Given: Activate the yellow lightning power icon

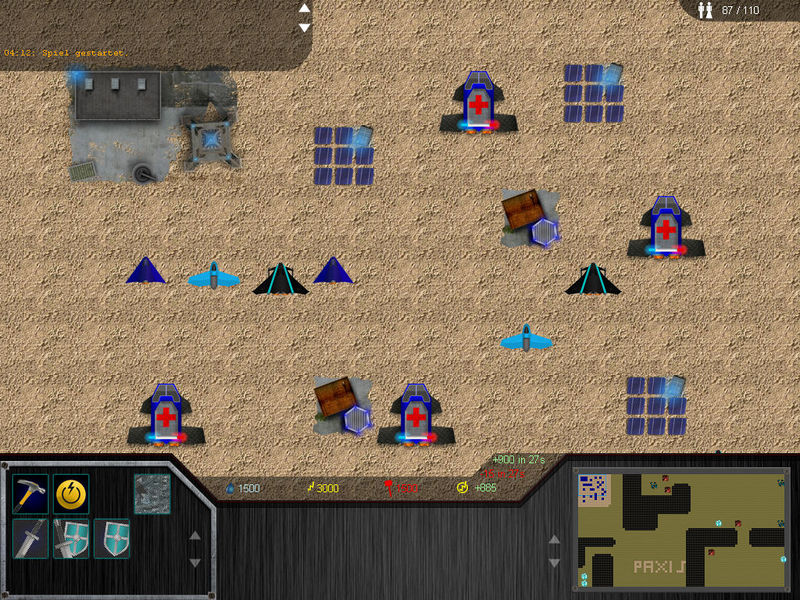Looking at the screenshot, I should [71, 492].
